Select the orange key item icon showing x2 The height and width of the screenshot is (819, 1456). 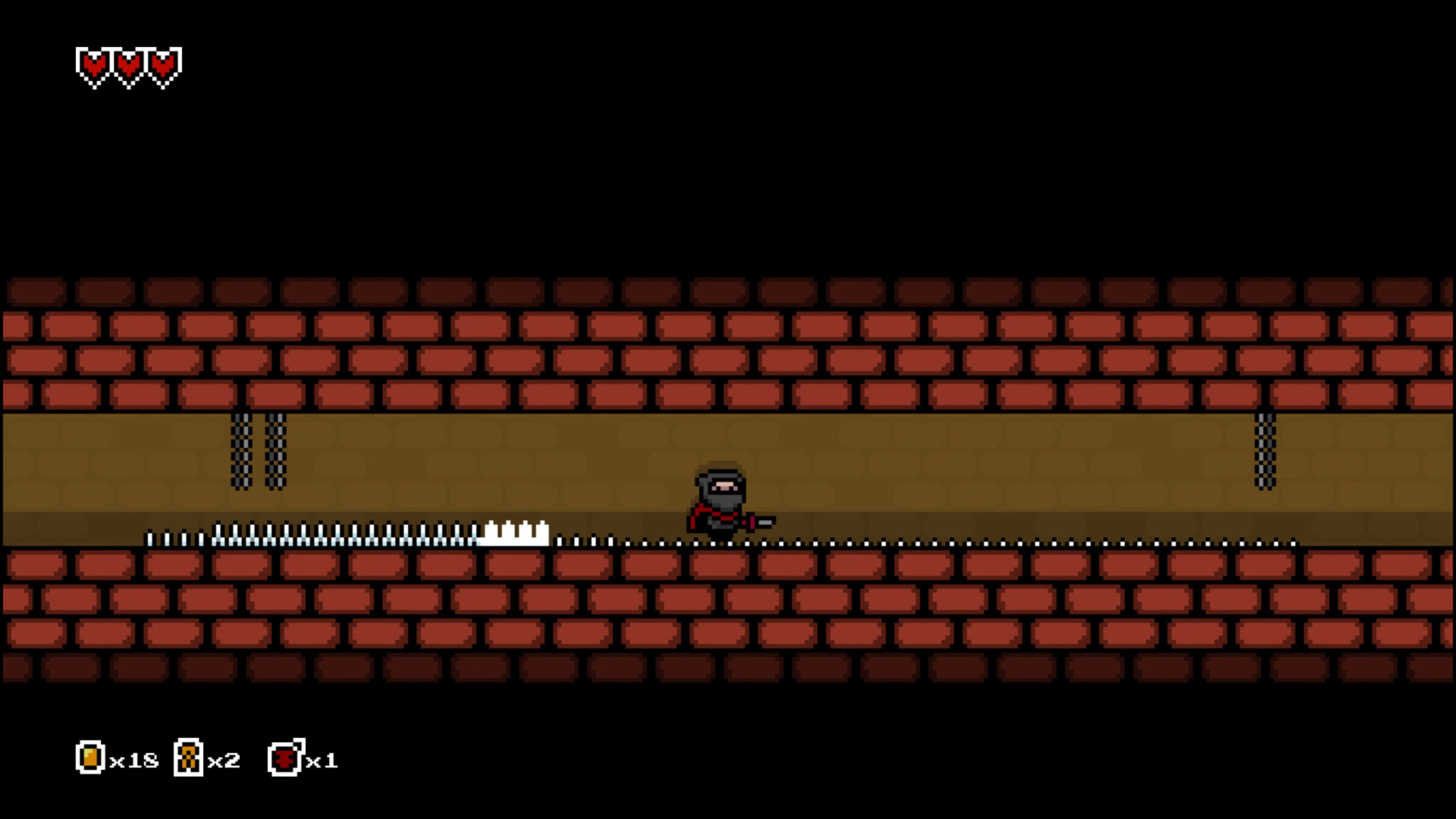pos(188,758)
